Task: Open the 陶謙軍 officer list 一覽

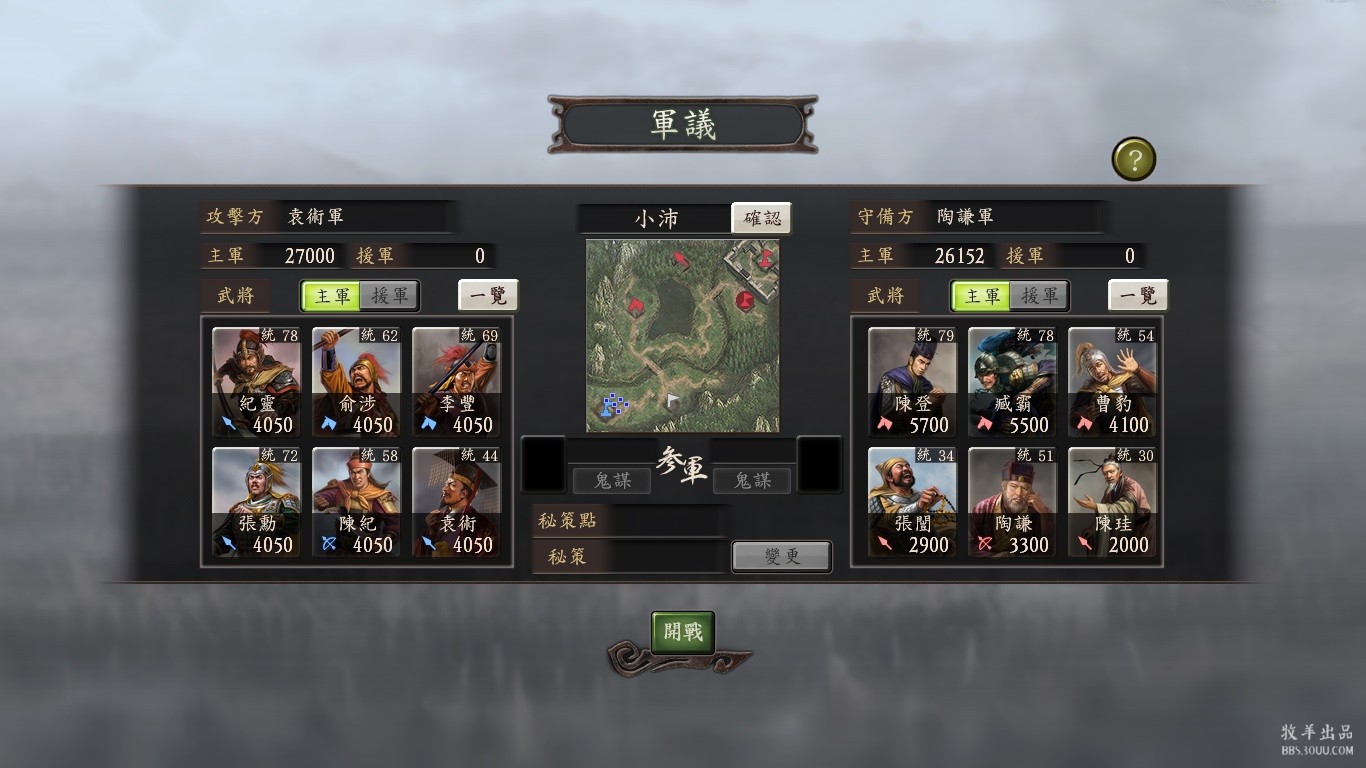Action: (x=1138, y=296)
